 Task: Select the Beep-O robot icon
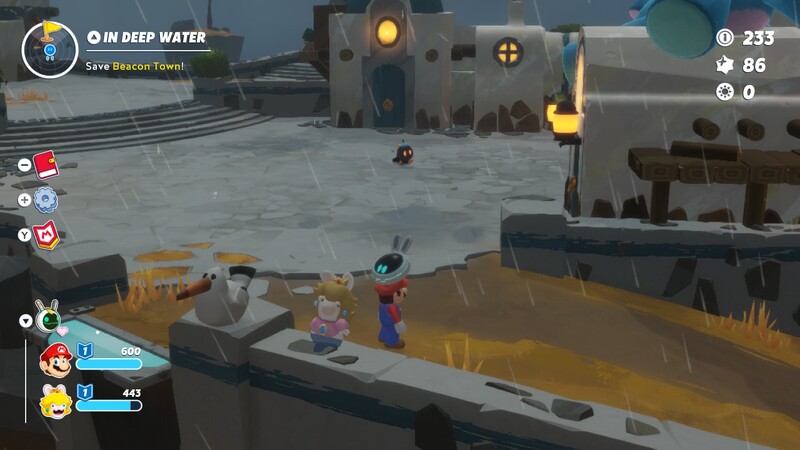(47, 320)
